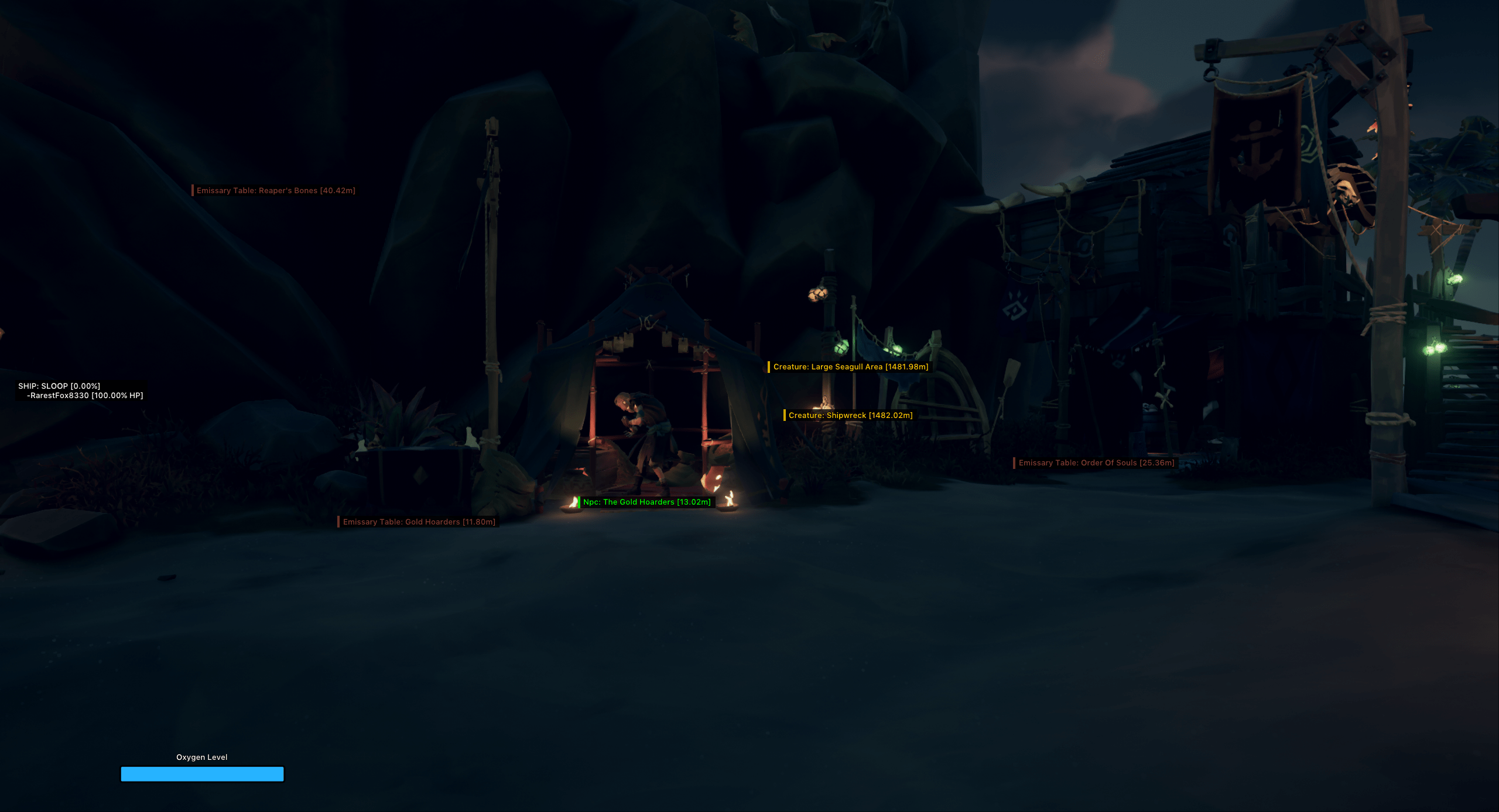The image size is (1499, 812).
Task: Click the Emissary Table: Order Of Souls label
Action: point(1096,463)
